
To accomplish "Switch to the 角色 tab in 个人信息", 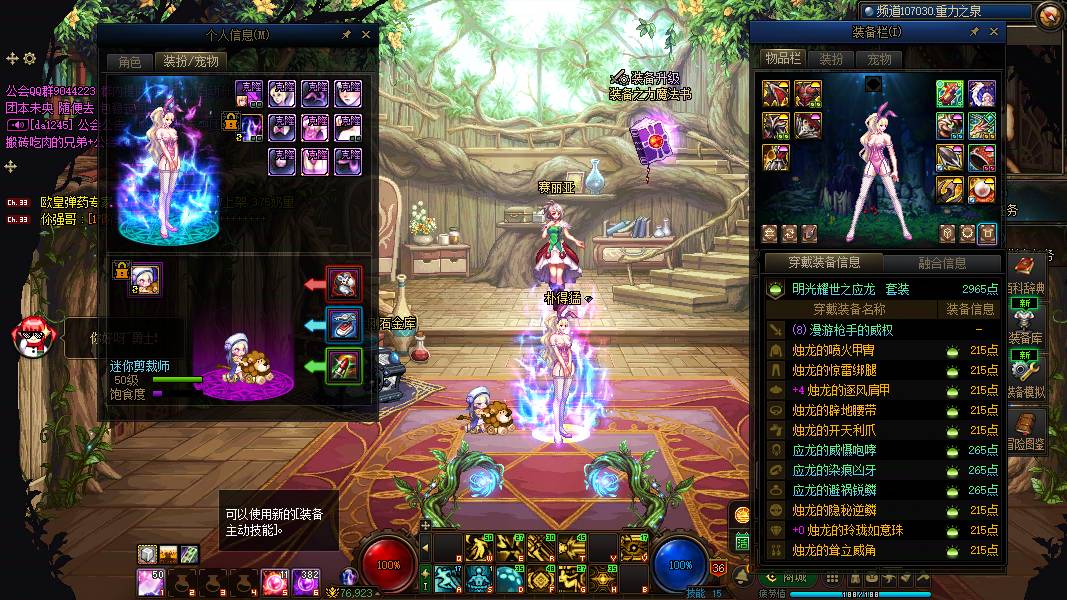I will (130, 62).
